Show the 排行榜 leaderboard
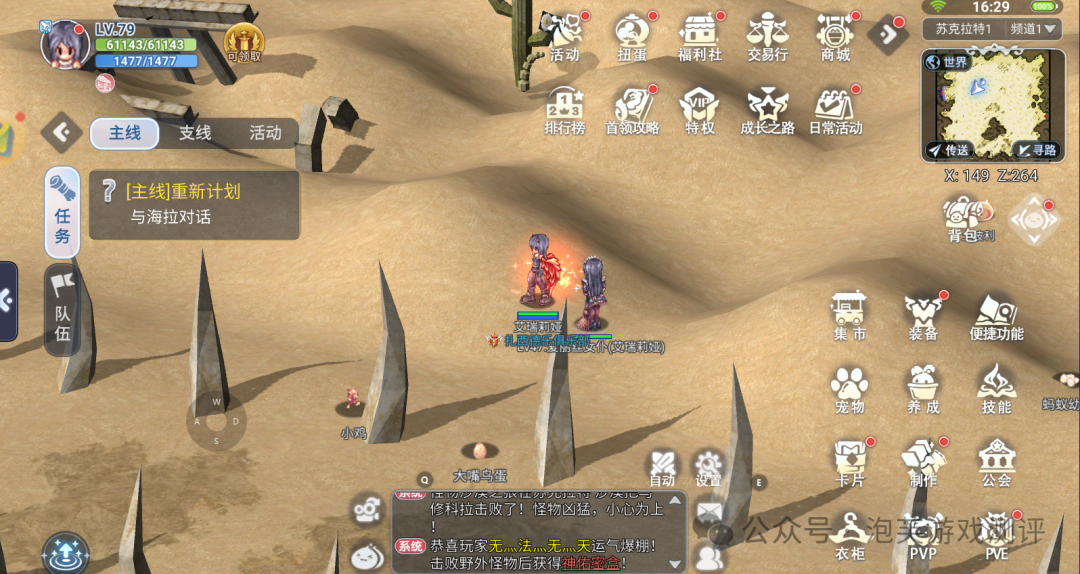The height and width of the screenshot is (574, 1080). (564, 108)
